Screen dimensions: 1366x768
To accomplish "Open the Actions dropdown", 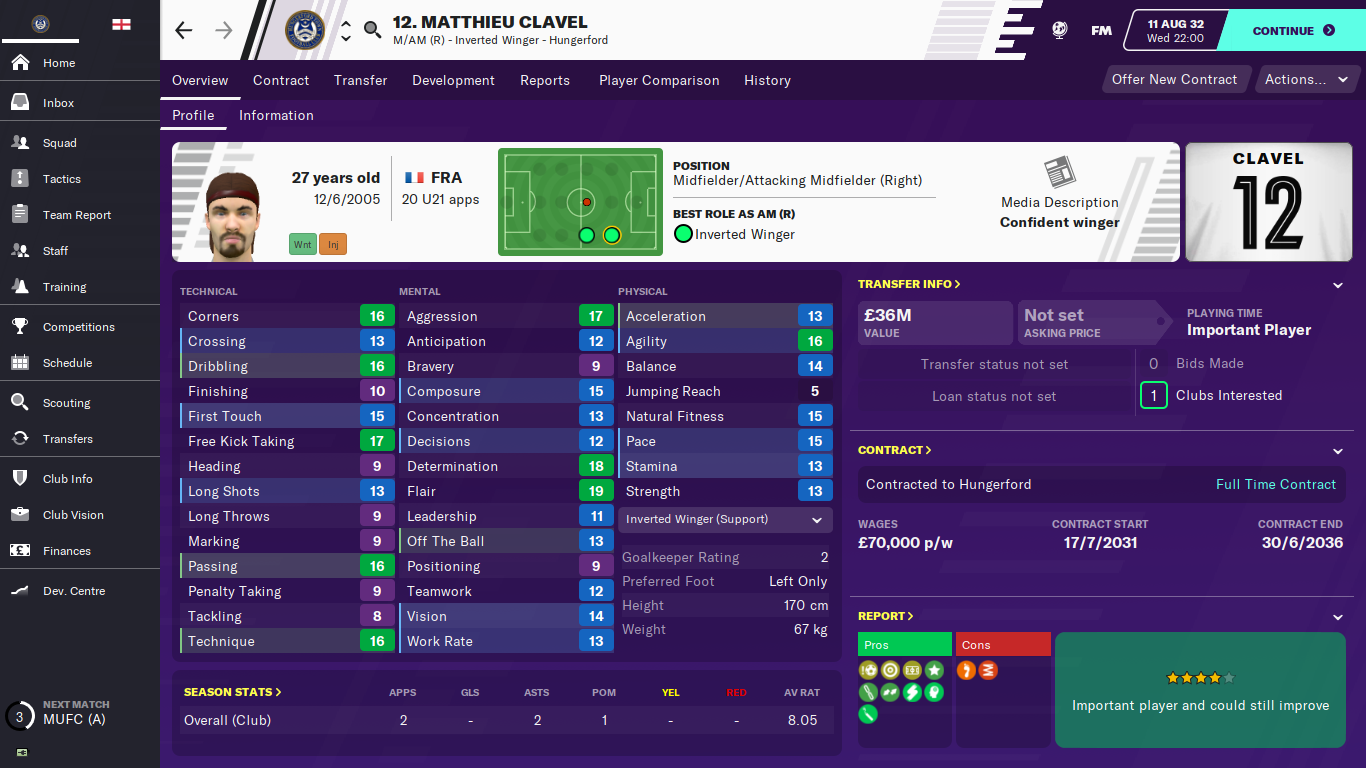I will [x=1306, y=80].
